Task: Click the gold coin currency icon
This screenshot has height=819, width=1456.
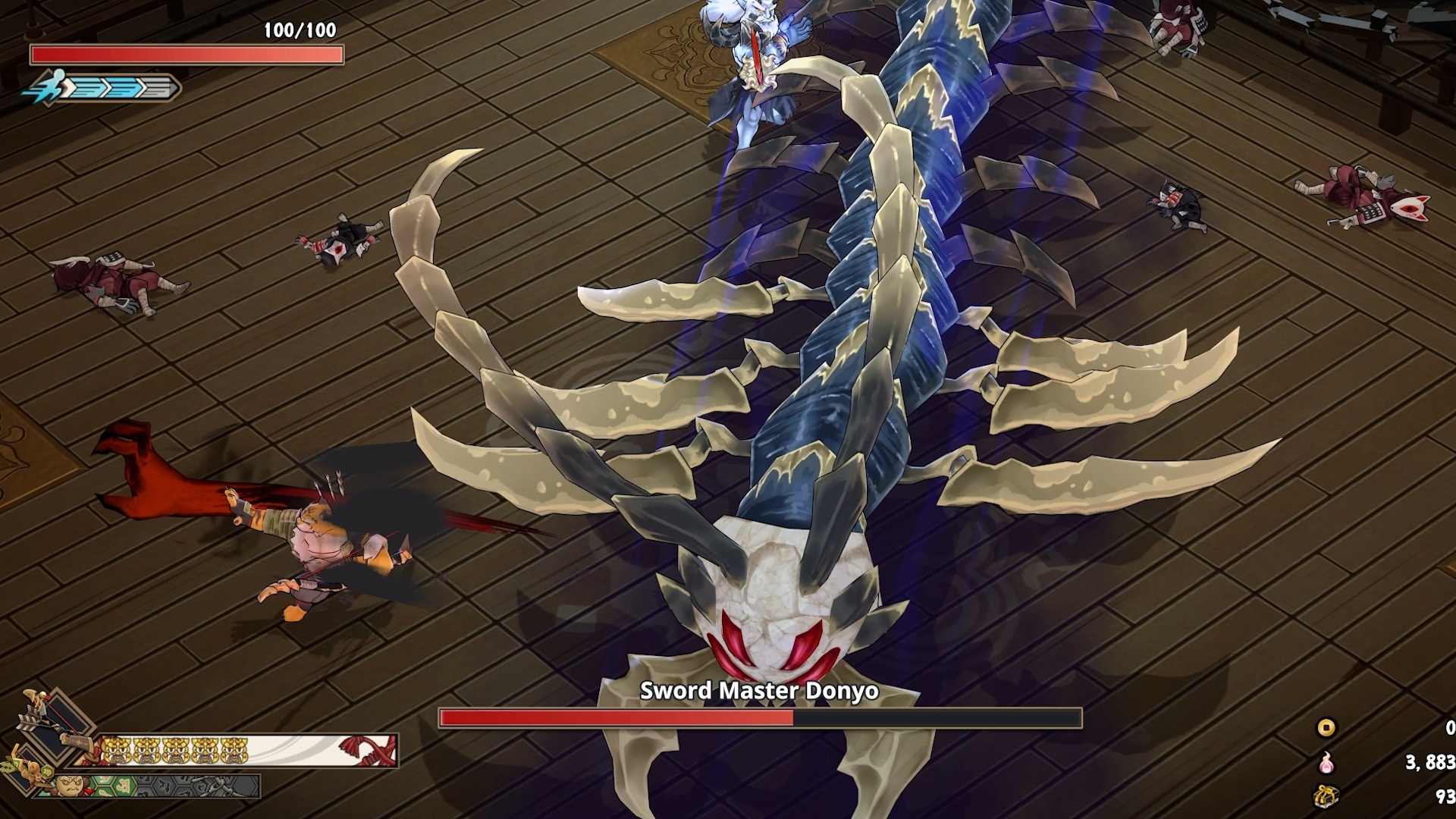Action: click(x=1326, y=728)
